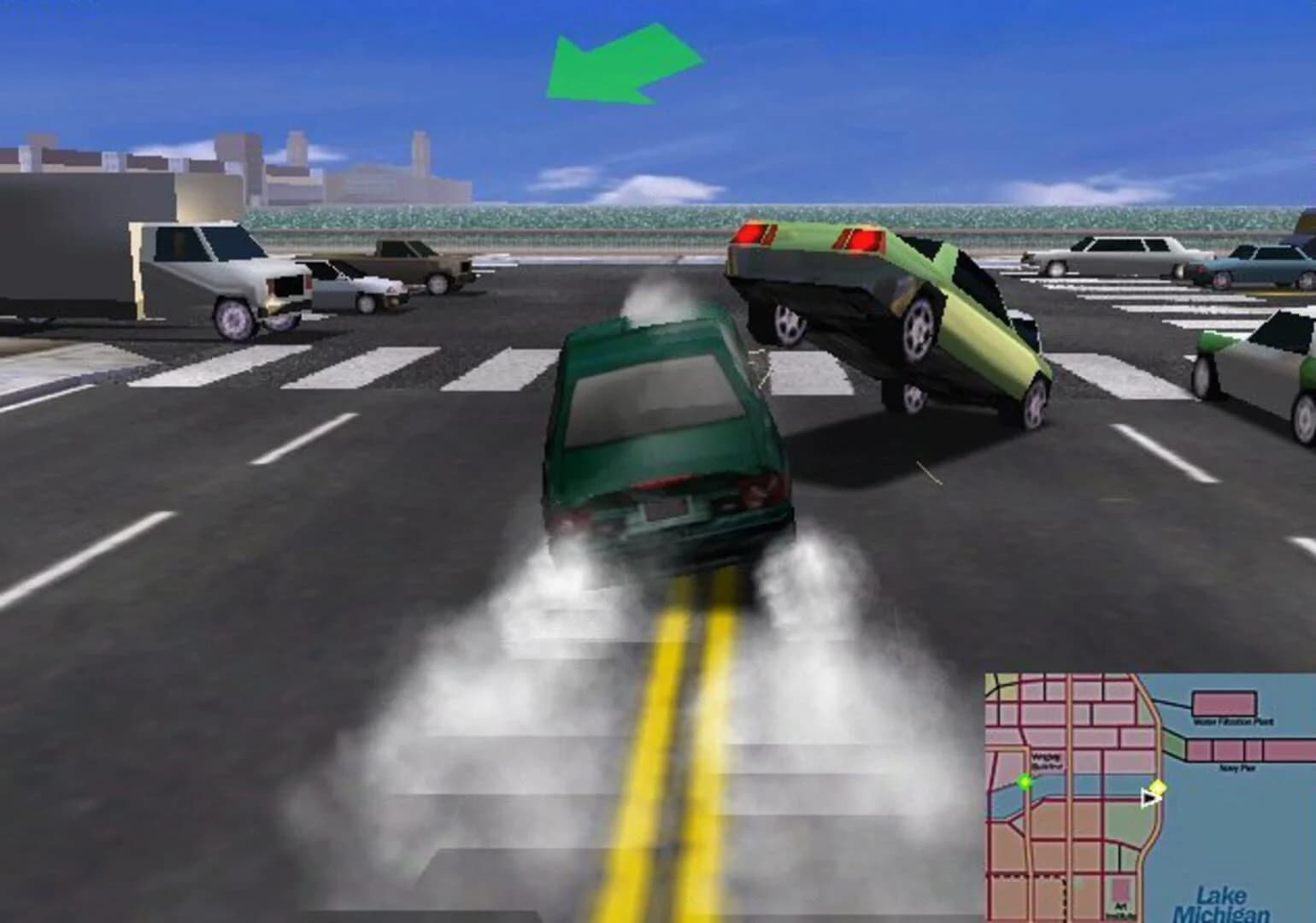Click the Wrigley Building label on the minimap
The width and height of the screenshot is (1316, 923).
click(x=1047, y=761)
